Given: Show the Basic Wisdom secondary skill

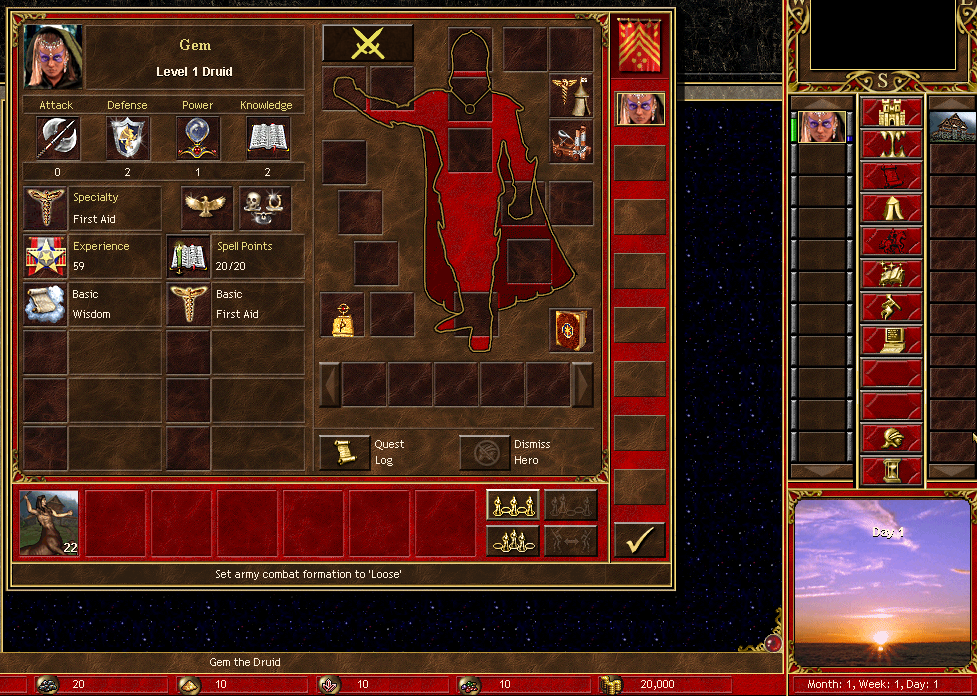Looking at the screenshot, I should (x=45, y=304).
